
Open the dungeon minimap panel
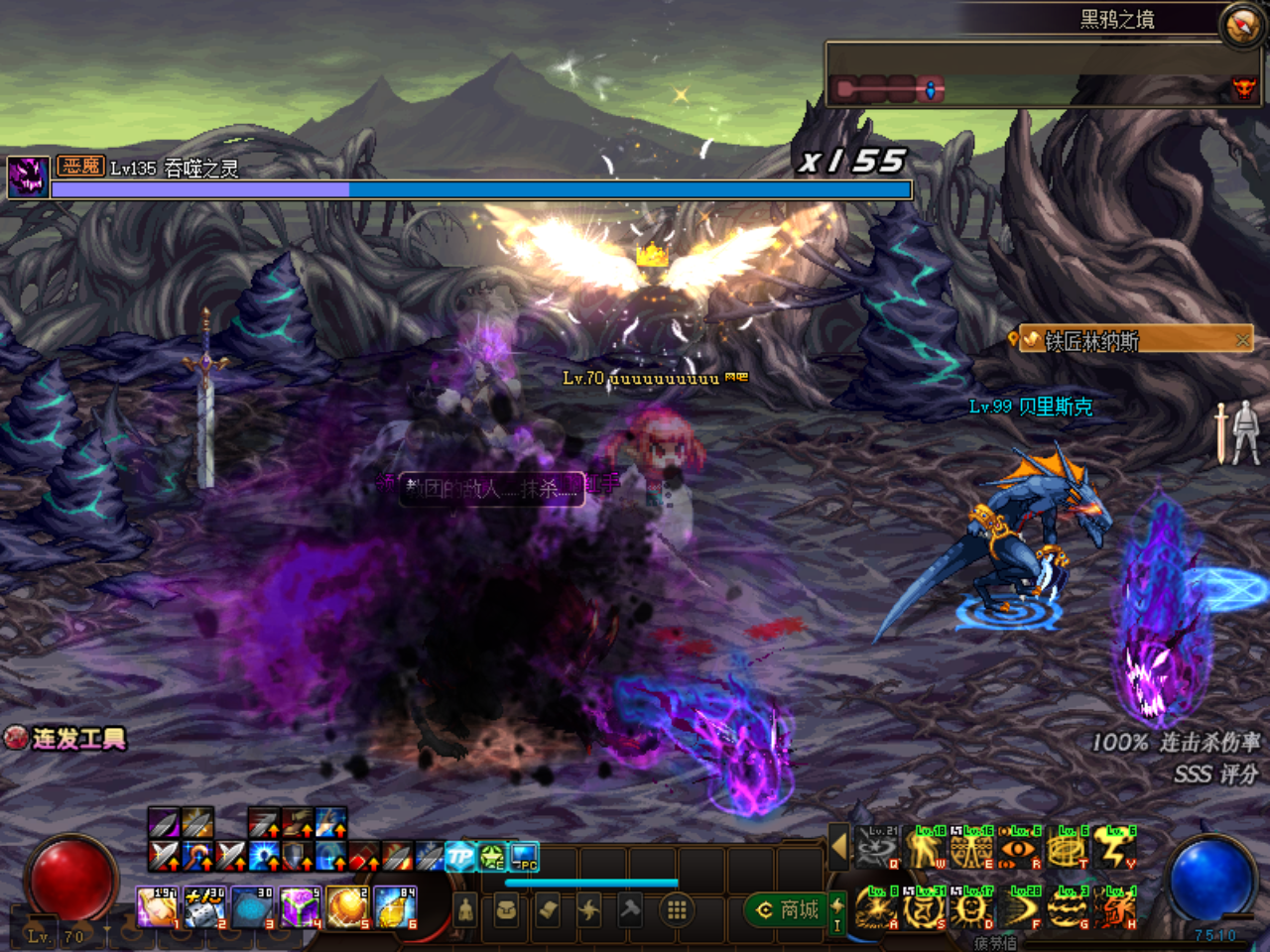1042,75
